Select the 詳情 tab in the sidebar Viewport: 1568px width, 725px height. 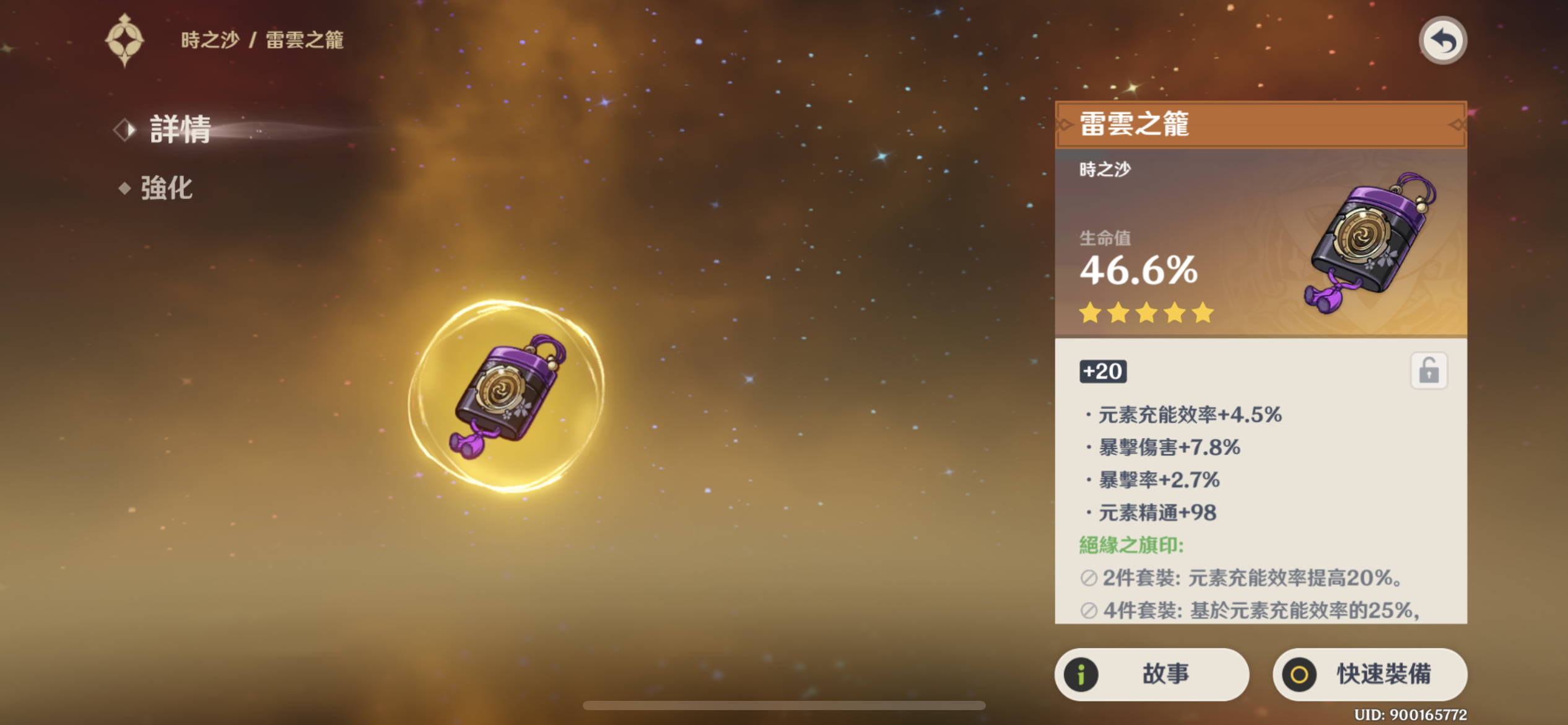[180, 129]
